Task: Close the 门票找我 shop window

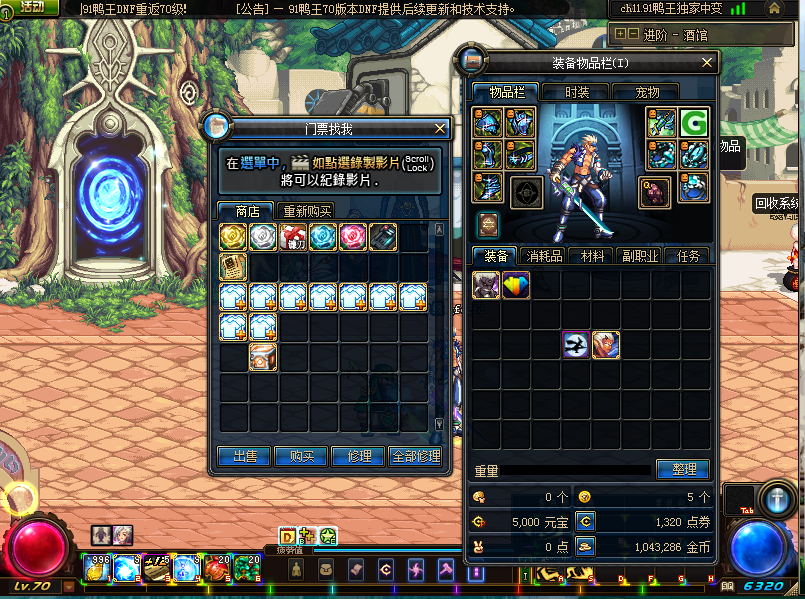Action: coord(440,128)
